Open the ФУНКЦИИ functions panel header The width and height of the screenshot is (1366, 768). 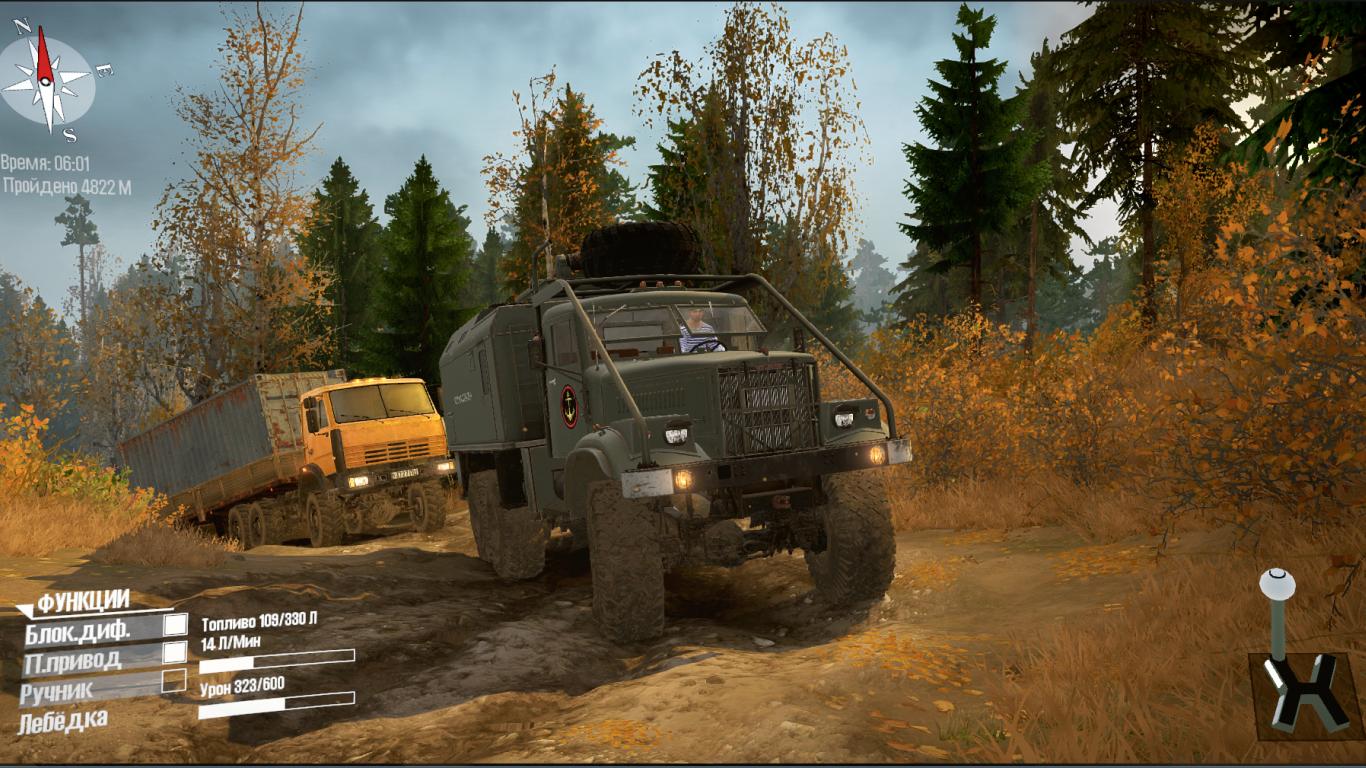pos(83,601)
